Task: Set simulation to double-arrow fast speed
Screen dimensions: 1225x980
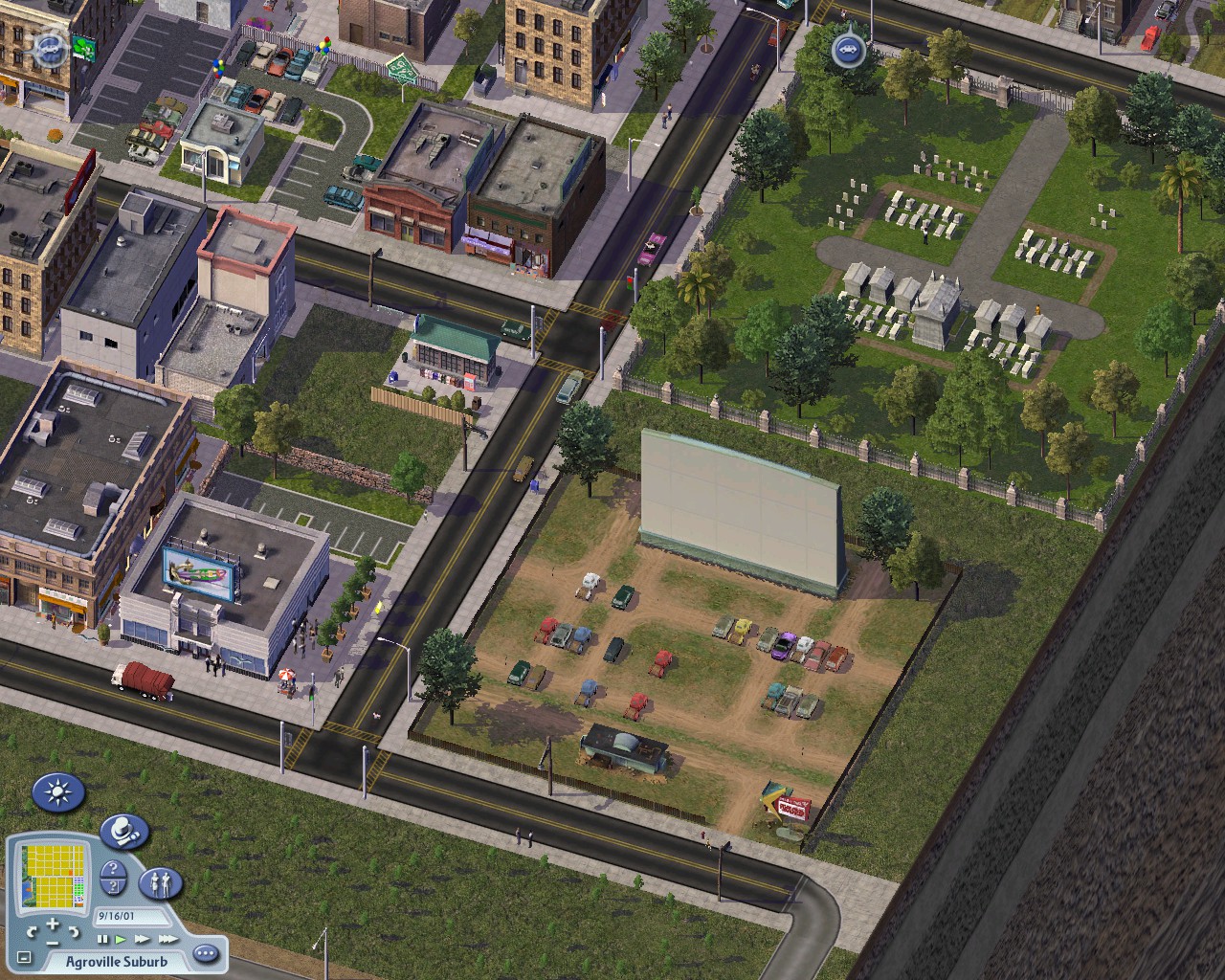Action: click(x=143, y=940)
